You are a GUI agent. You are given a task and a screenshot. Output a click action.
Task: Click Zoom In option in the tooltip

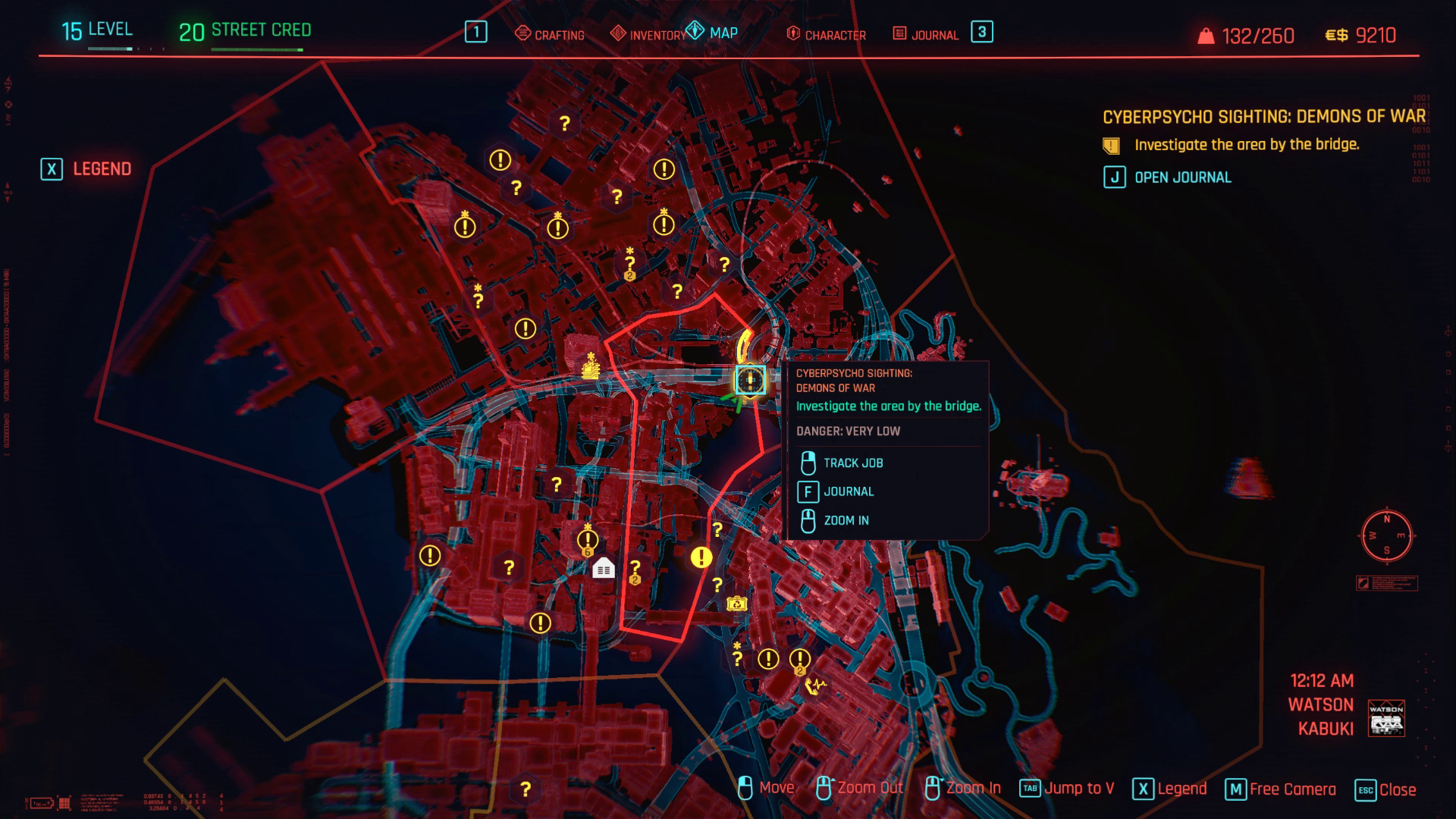point(847,521)
